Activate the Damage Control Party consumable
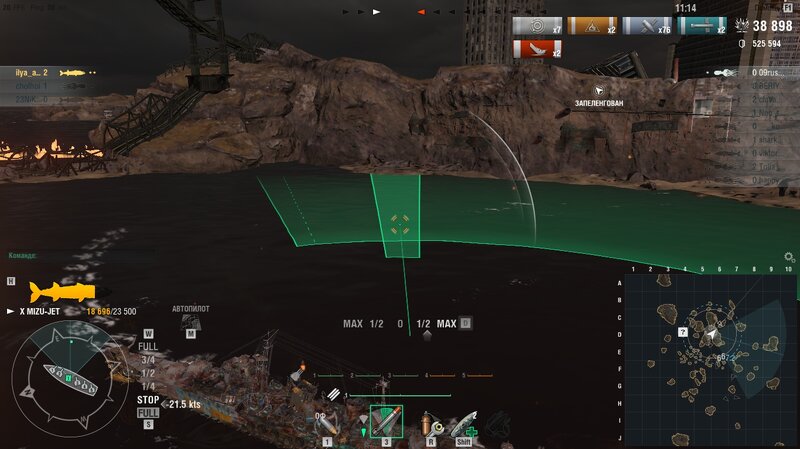The width and height of the screenshot is (800, 449). [432, 422]
